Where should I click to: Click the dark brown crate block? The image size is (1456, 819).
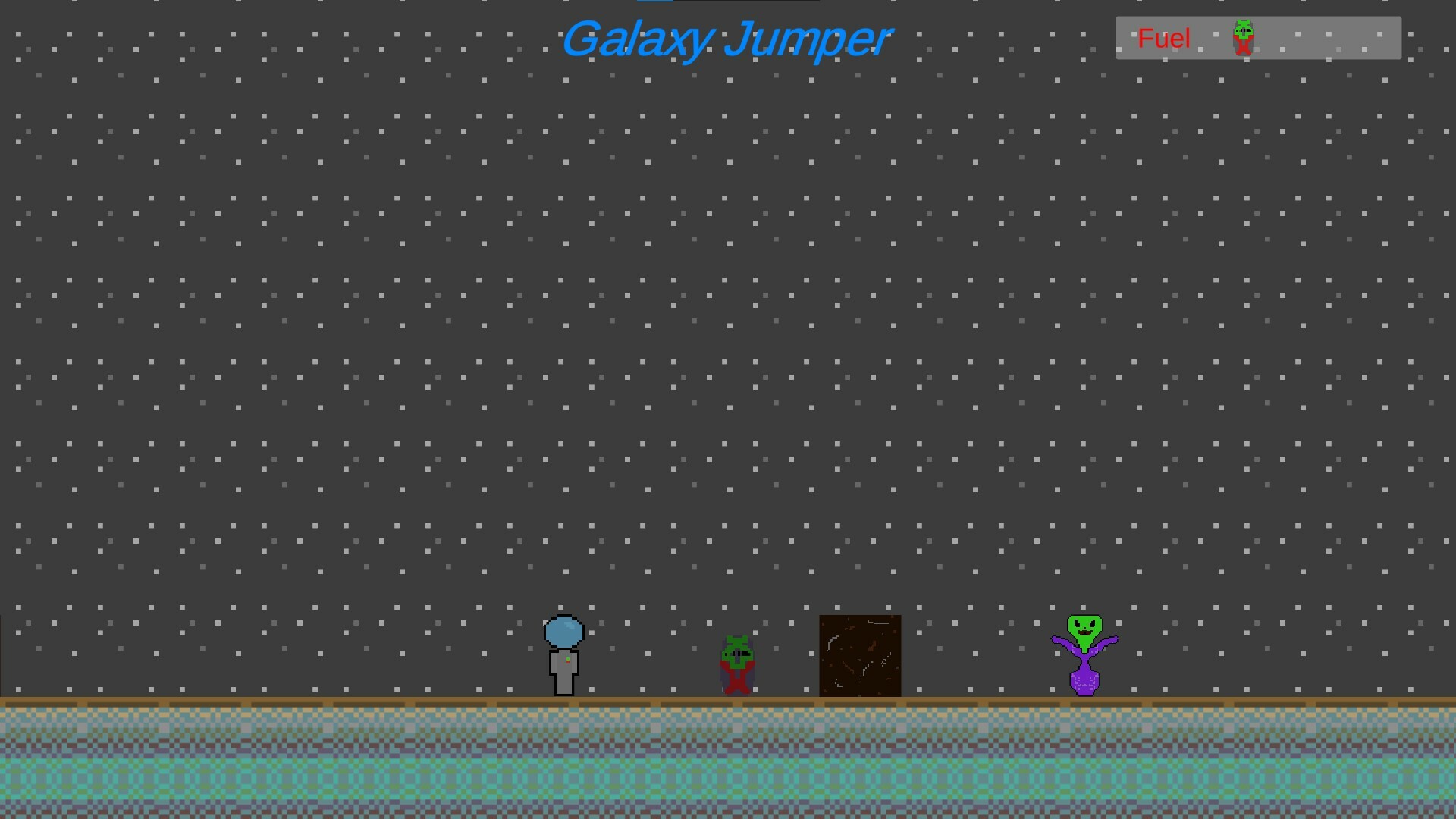(859, 655)
